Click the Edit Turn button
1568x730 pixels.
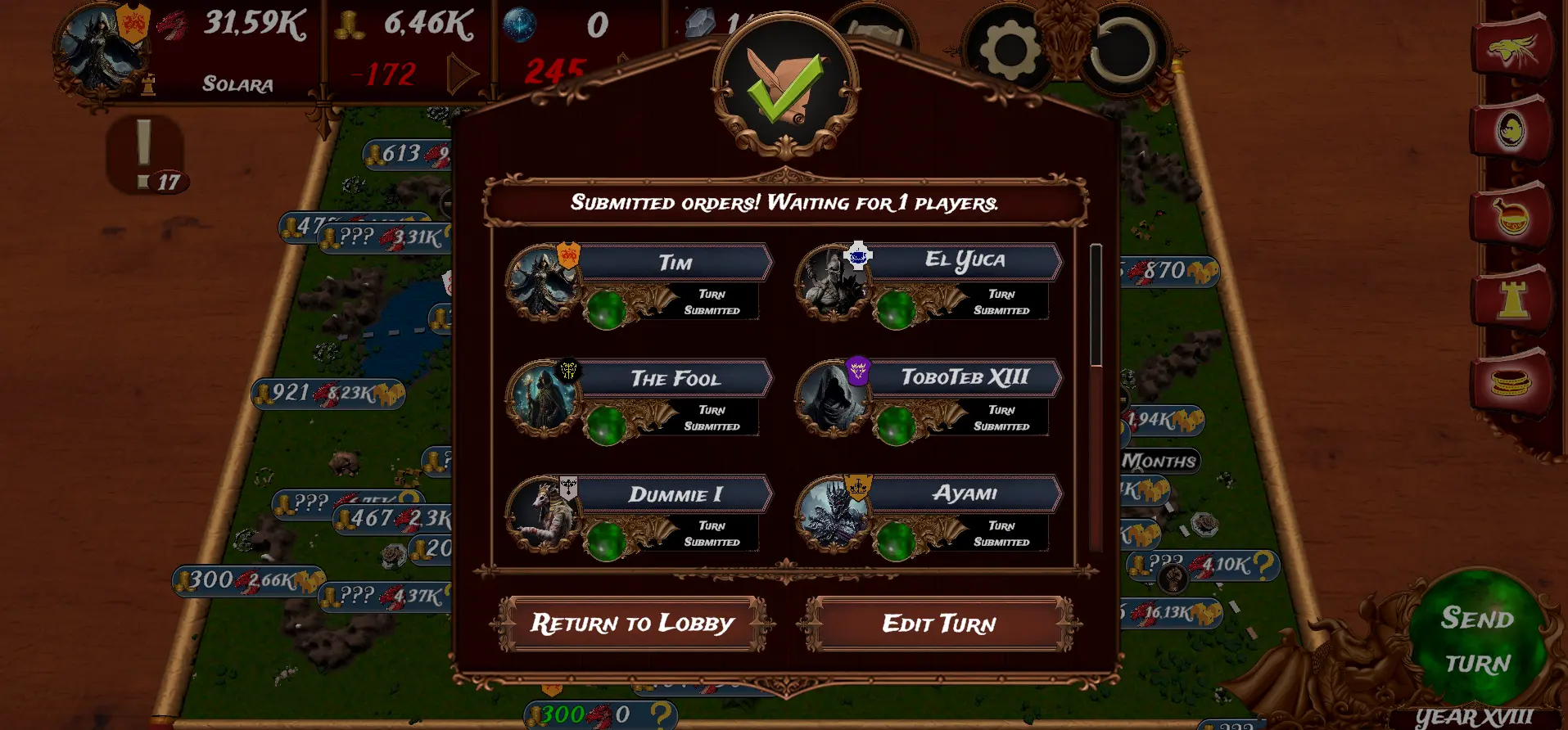pyautogui.click(x=939, y=624)
